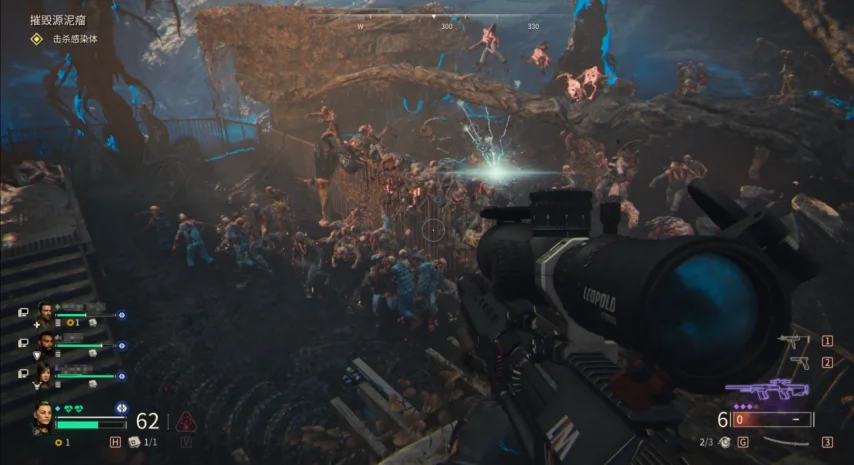Viewport: 854px width, 465px height.
Task: Switch to the pistol sidearm icon
Action: [x=798, y=362]
